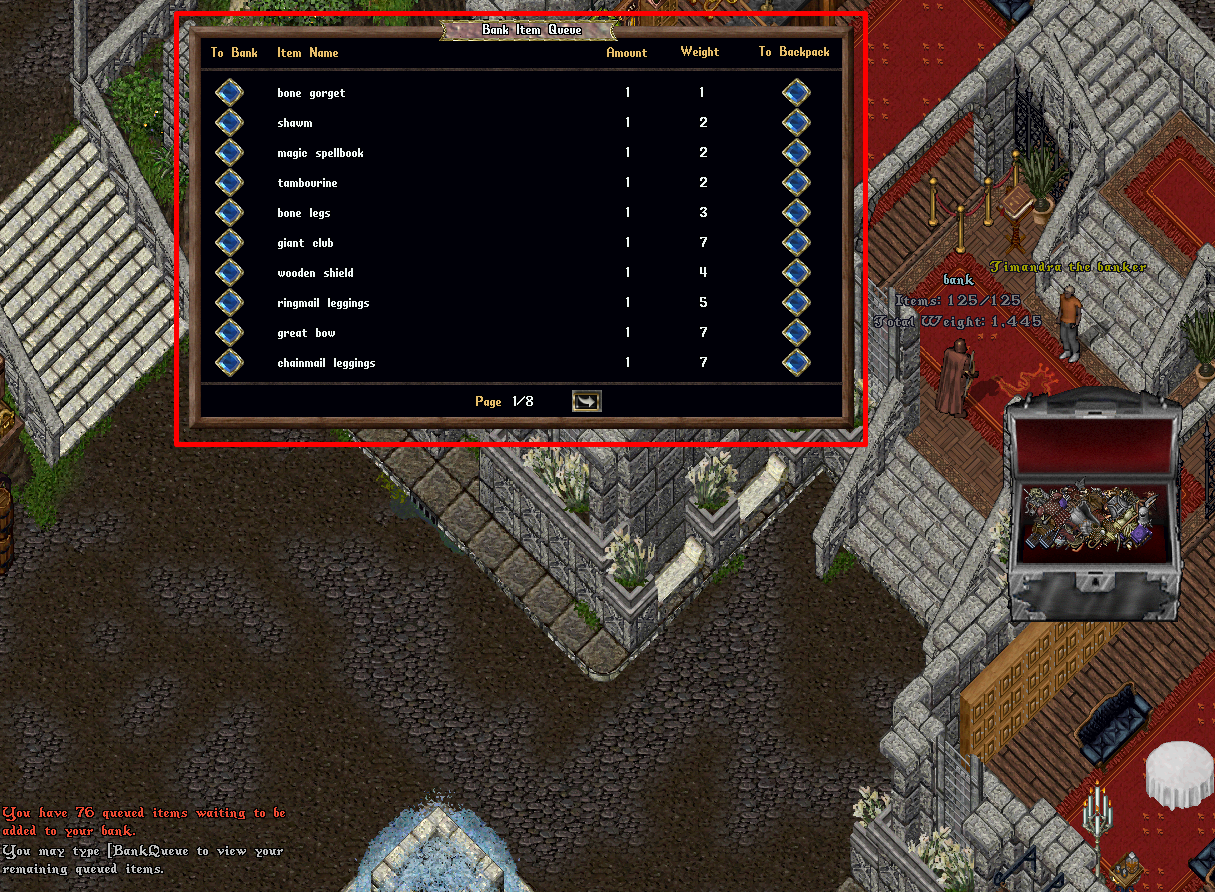Send magic spellbook to the bank

point(229,153)
